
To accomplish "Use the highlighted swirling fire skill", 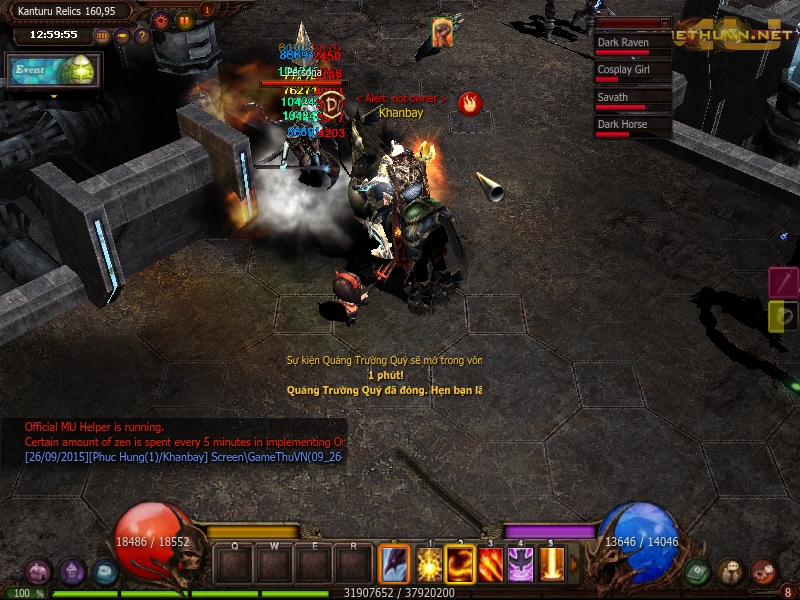I will pos(461,566).
